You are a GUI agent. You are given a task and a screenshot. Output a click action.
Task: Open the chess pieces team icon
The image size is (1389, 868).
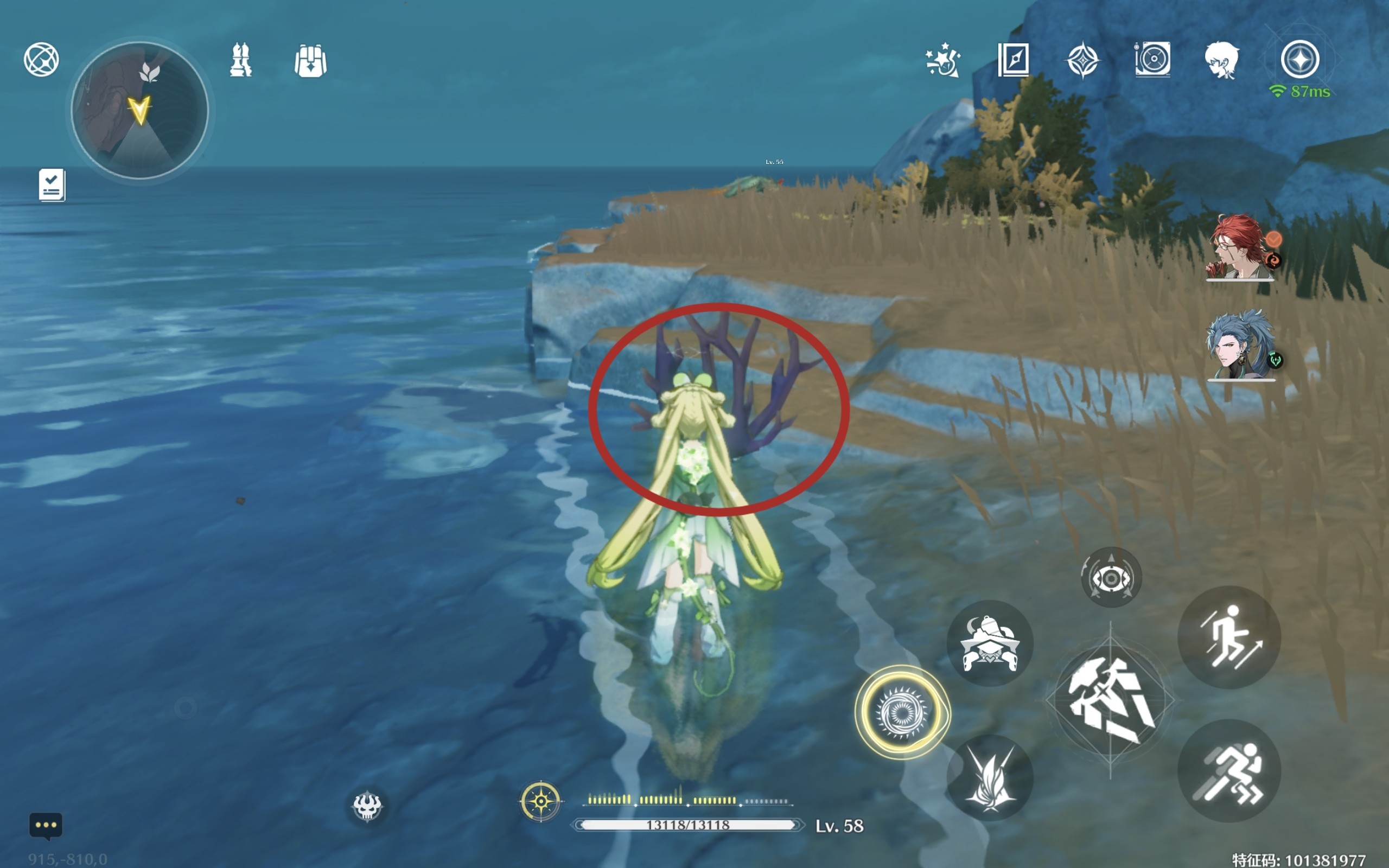240,60
